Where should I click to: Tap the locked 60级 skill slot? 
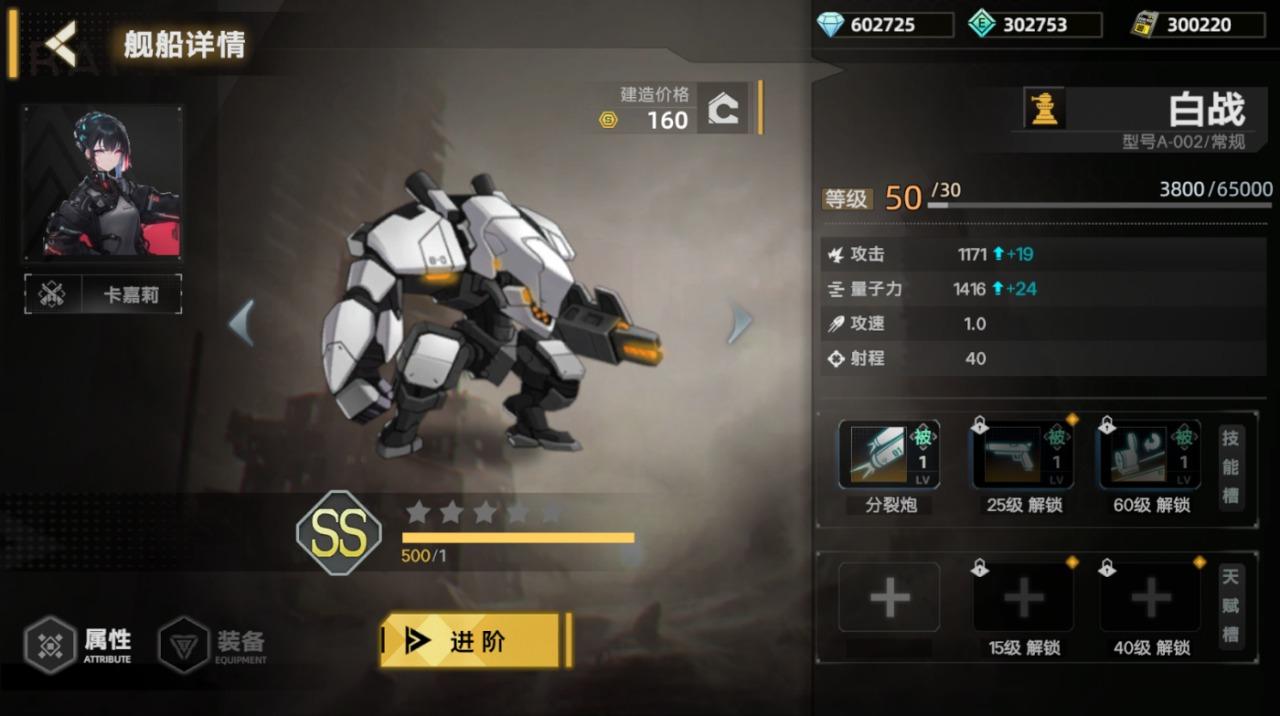click(x=1149, y=456)
